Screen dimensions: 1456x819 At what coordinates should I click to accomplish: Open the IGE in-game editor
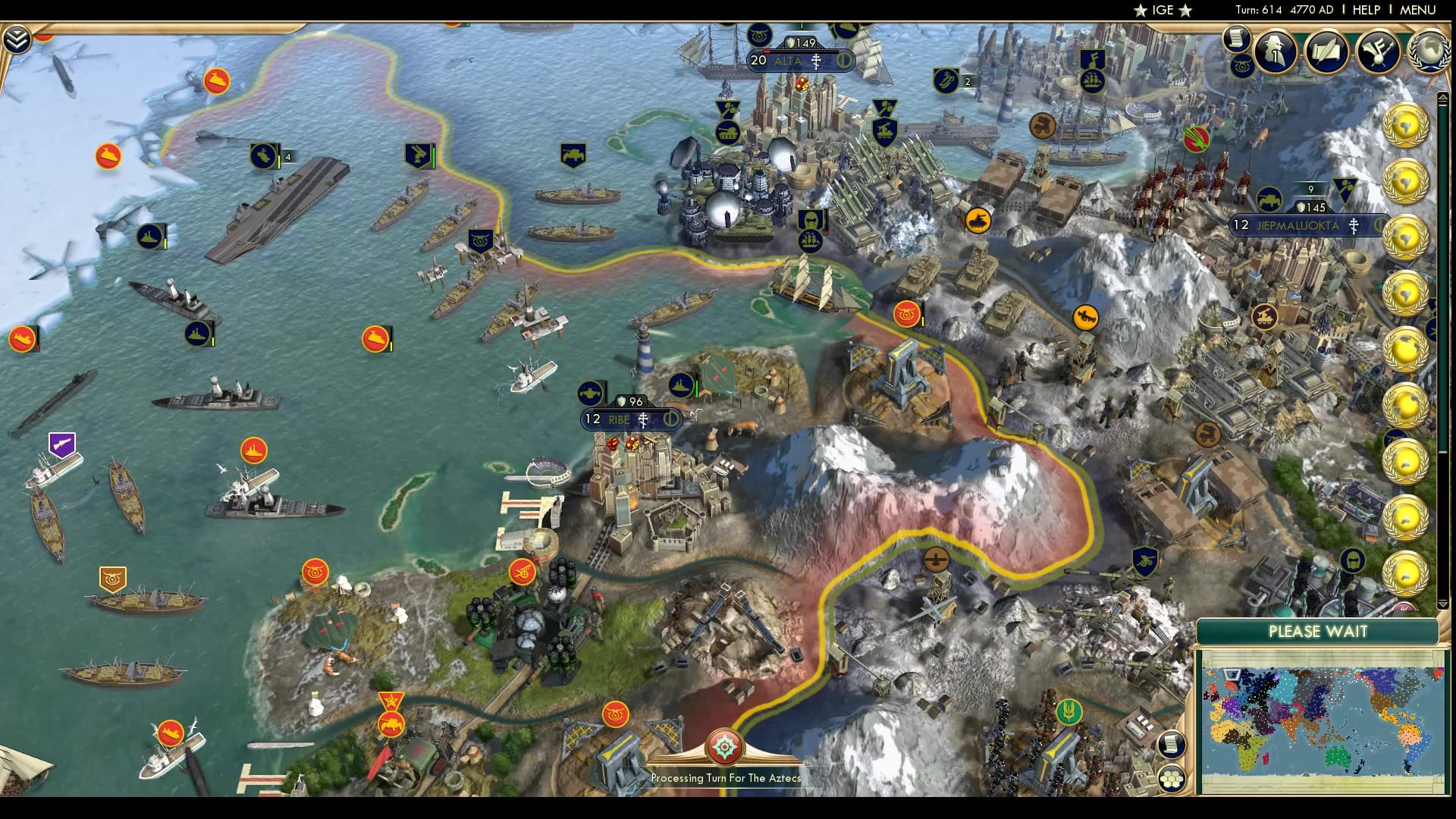[1163, 10]
